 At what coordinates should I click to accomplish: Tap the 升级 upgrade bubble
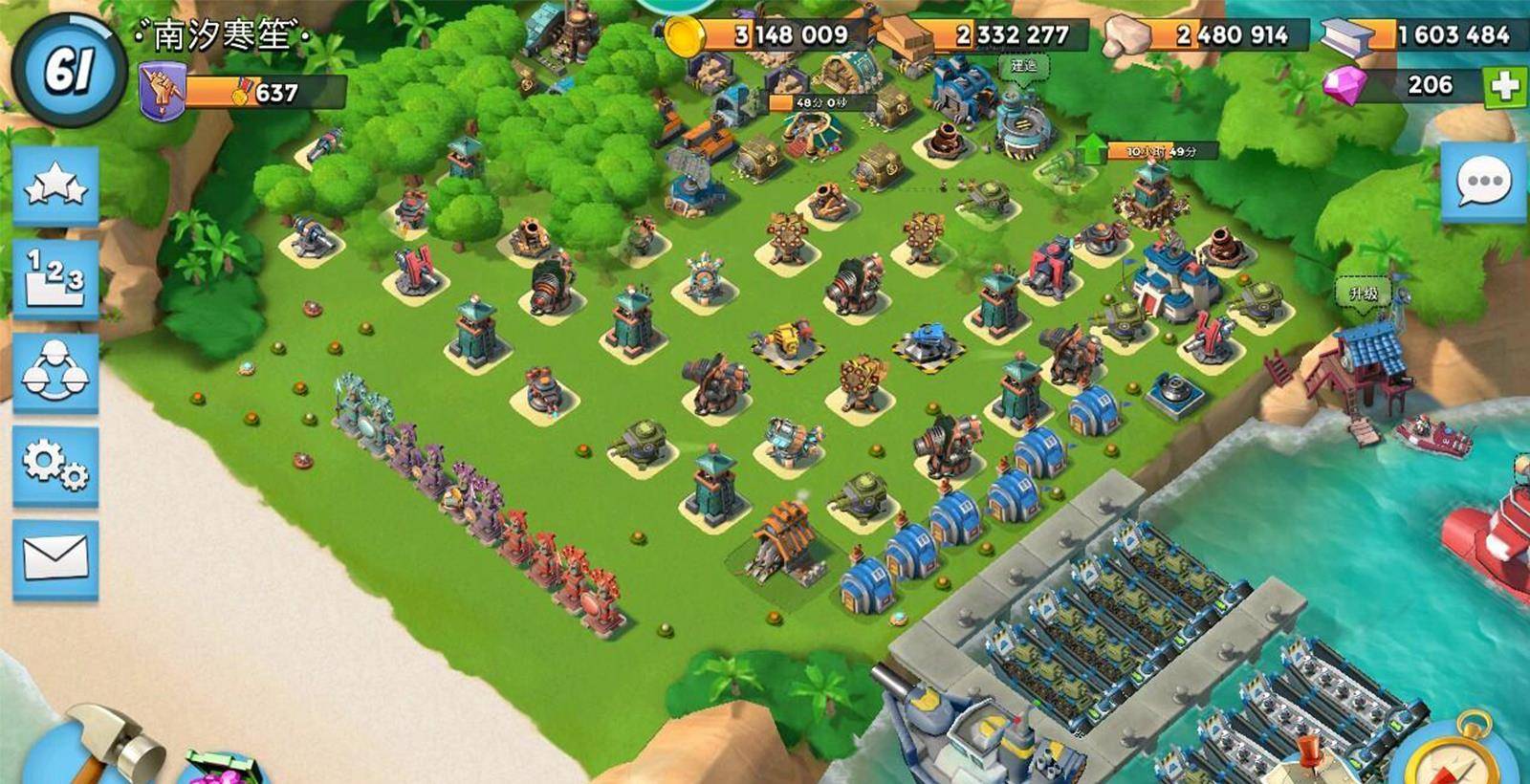point(1363,294)
